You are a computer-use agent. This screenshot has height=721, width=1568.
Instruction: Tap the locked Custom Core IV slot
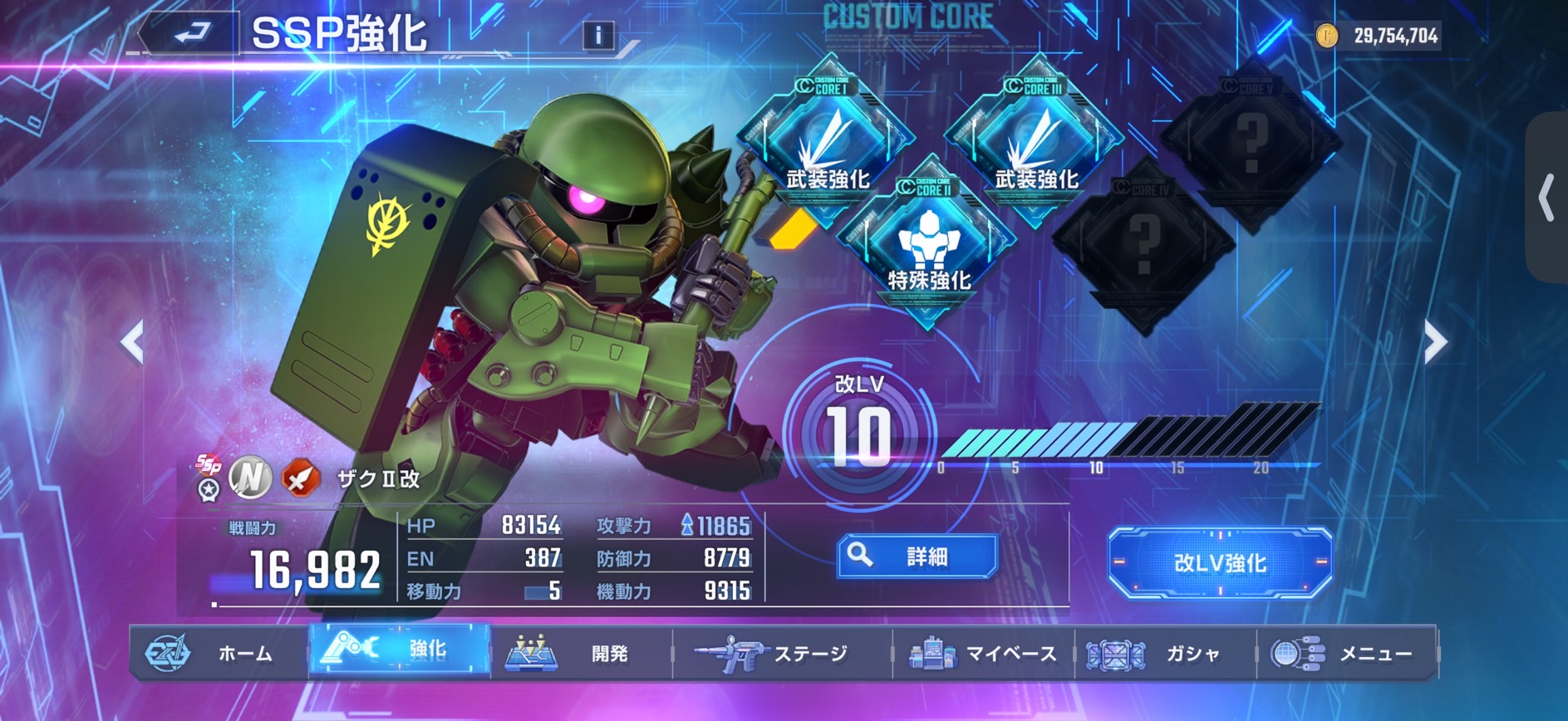[1144, 241]
